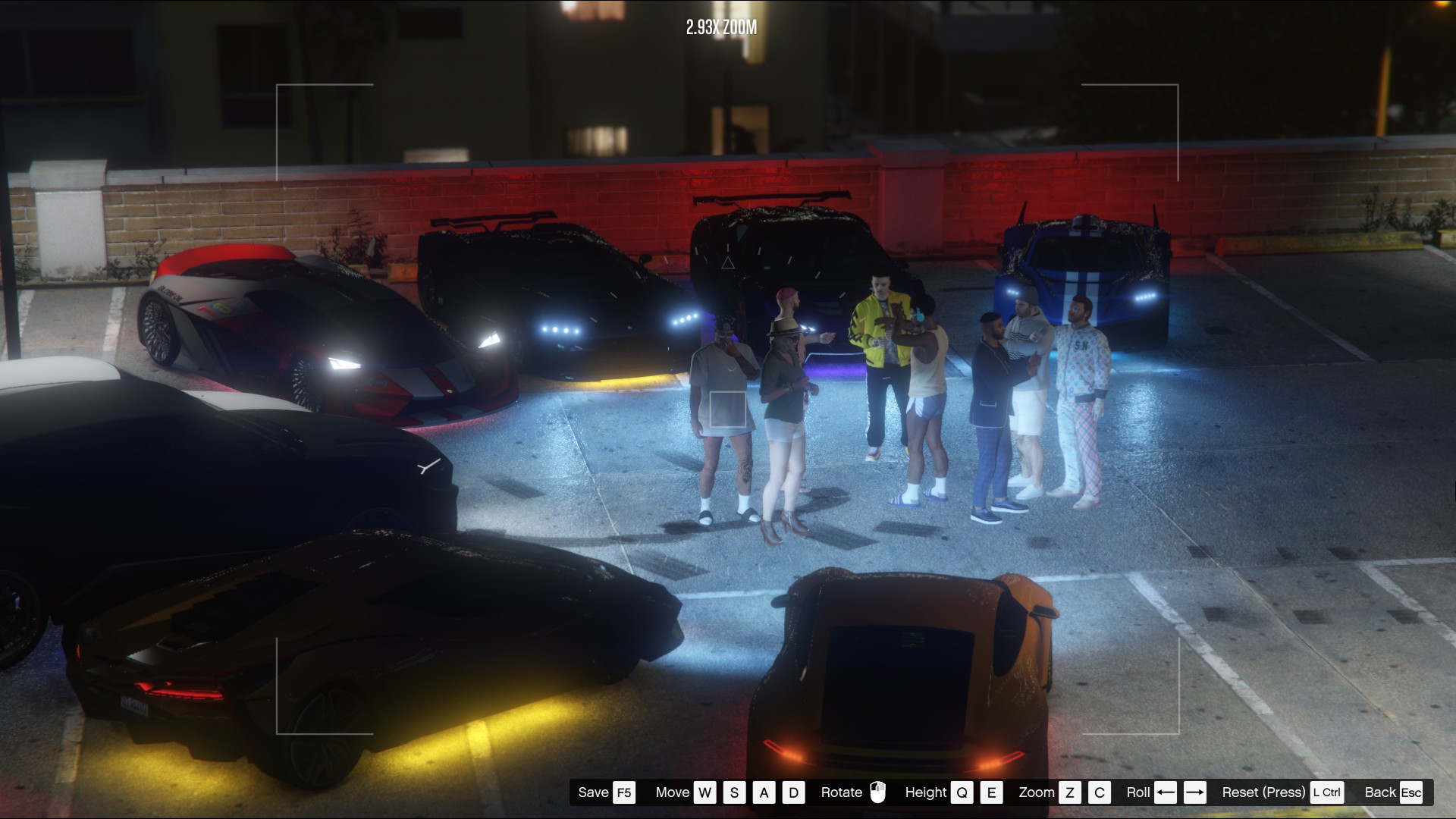1456x819 pixels.
Task: Click the F5 key icon next to Save
Action: [x=623, y=792]
